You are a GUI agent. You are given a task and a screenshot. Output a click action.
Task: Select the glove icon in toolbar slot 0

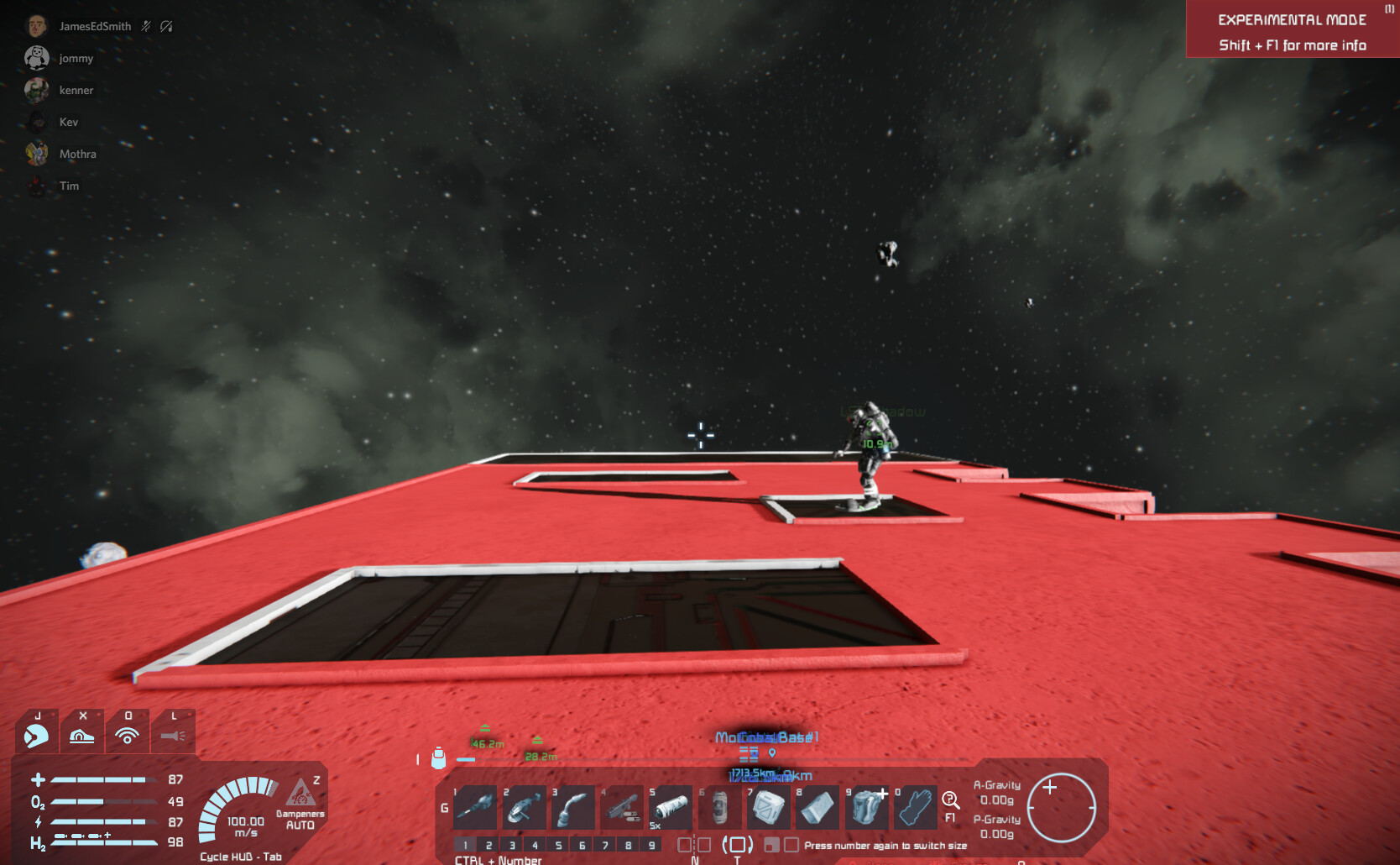coord(915,808)
